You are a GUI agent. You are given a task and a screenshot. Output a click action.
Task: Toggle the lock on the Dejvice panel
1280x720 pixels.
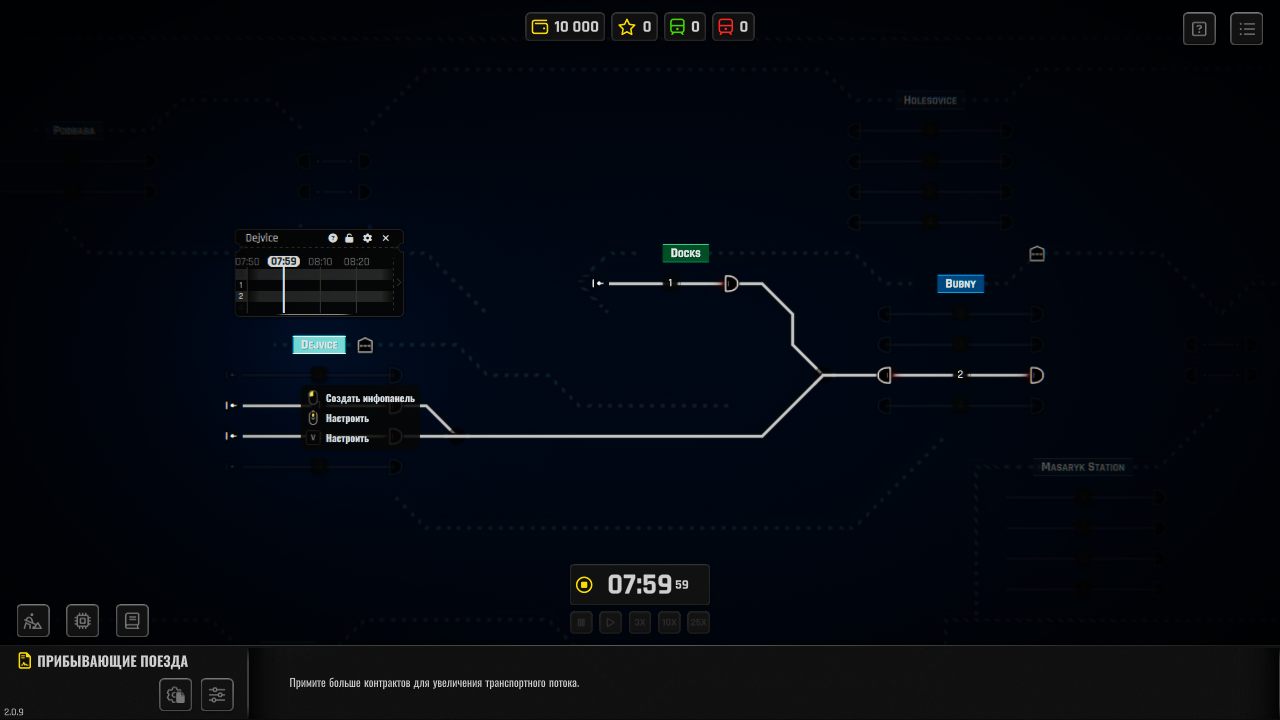coord(348,238)
